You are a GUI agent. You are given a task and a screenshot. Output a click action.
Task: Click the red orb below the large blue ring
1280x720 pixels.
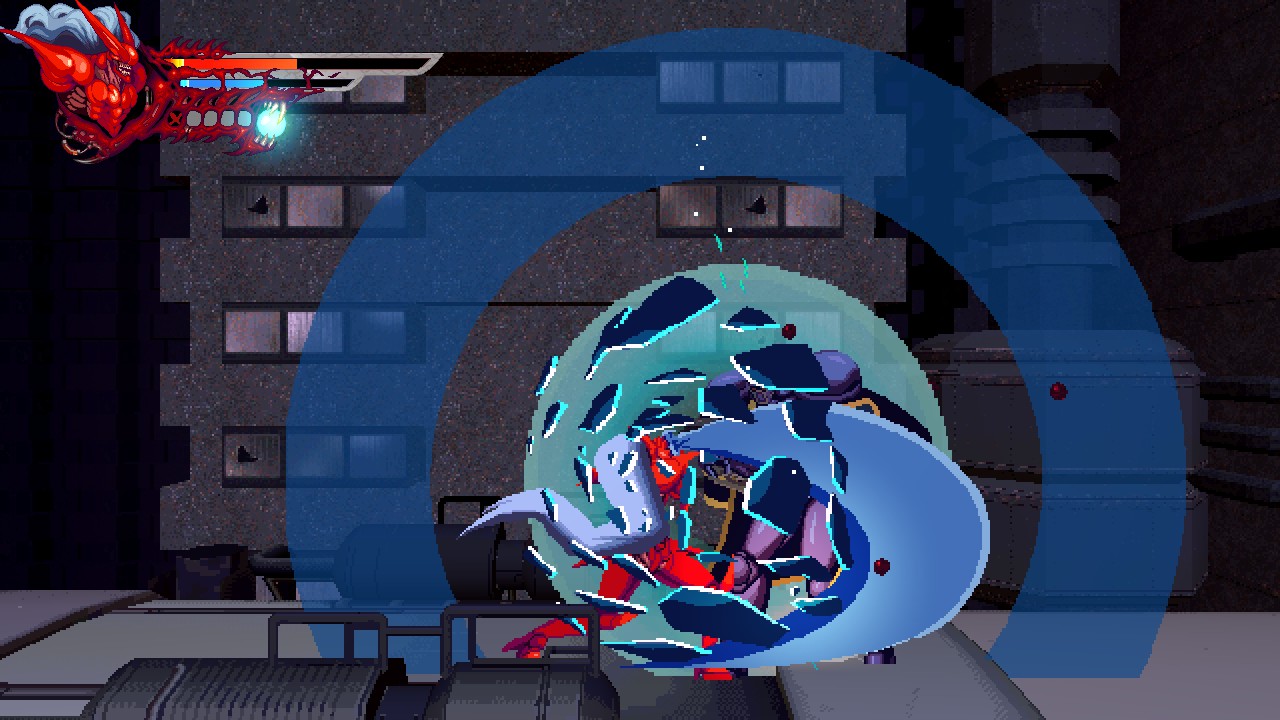pyautogui.click(x=880, y=567)
